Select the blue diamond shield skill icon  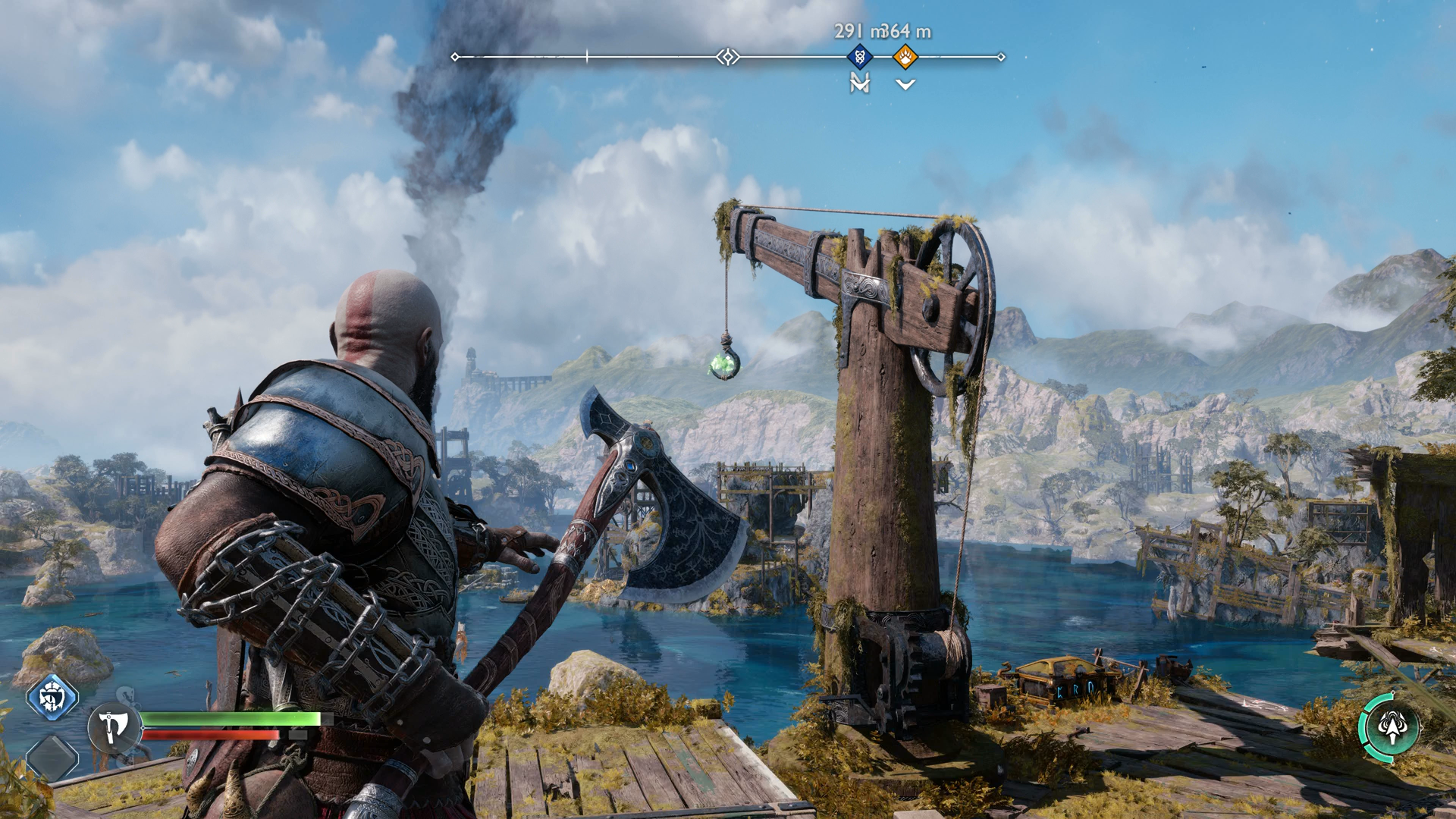tap(52, 697)
